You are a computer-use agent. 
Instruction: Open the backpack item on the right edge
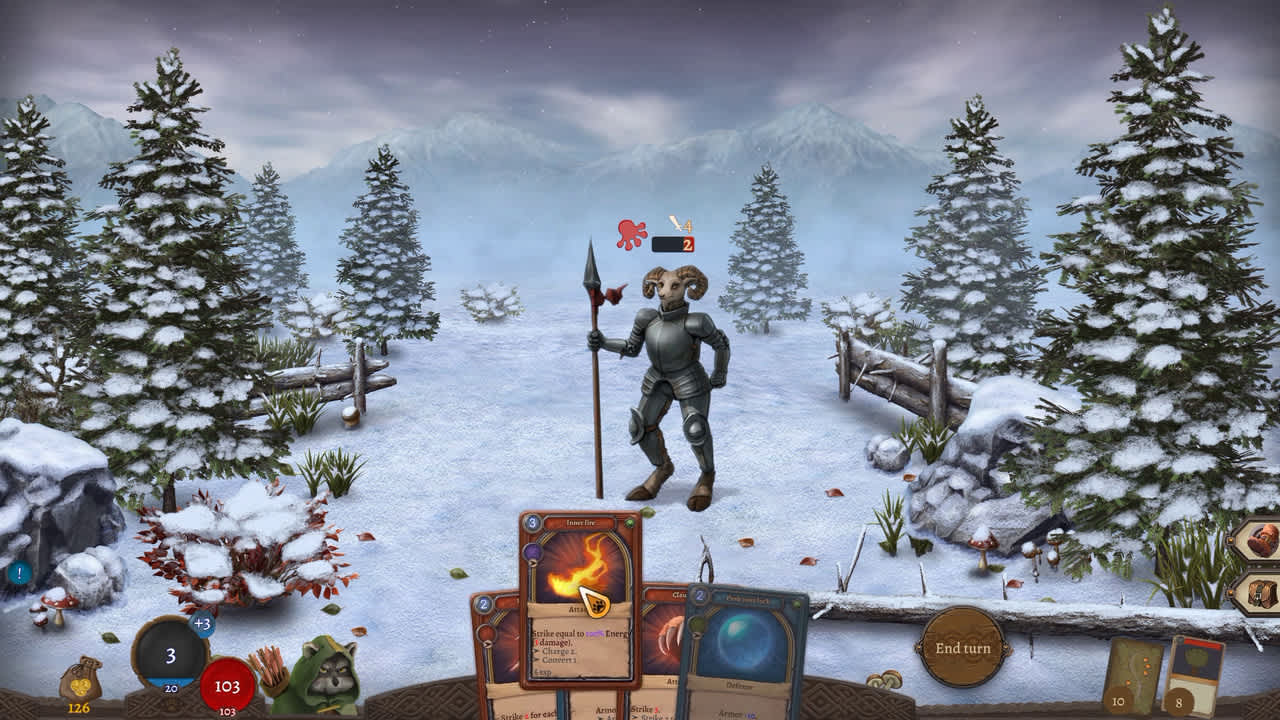point(1262,540)
